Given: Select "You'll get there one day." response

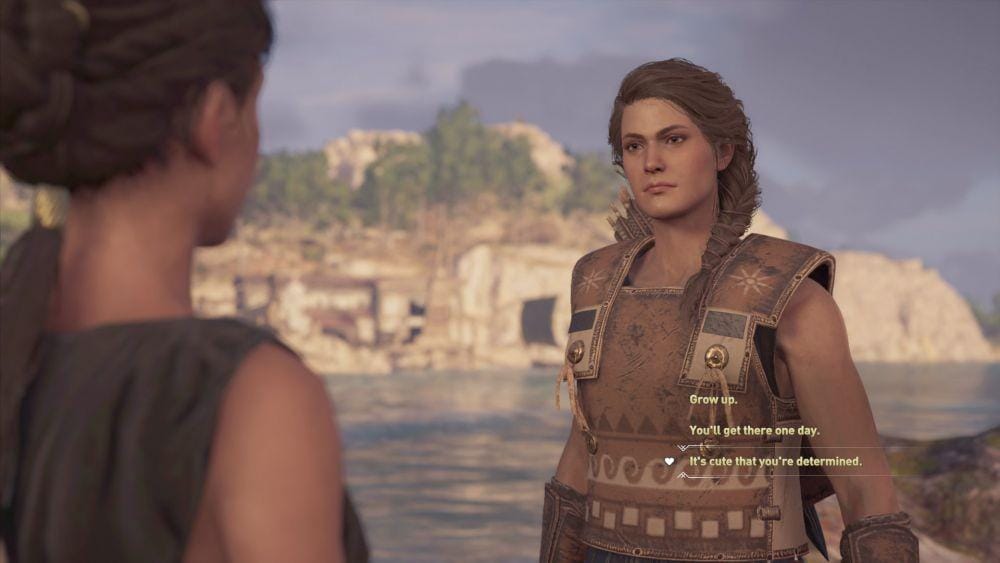Looking at the screenshot, I should coord(754,430).
